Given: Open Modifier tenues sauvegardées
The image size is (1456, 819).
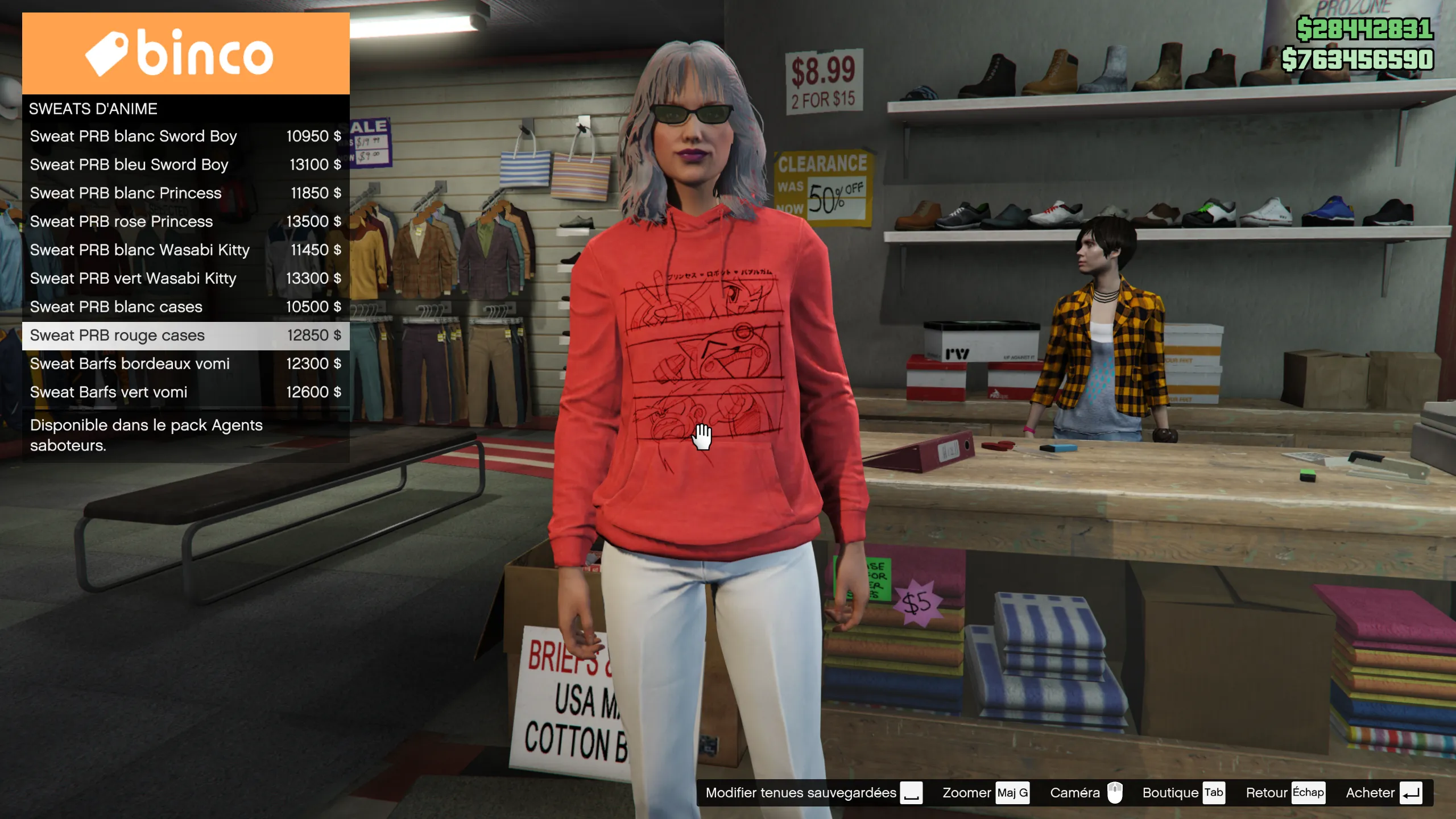Looking at the screenshot, I should 813,793.
